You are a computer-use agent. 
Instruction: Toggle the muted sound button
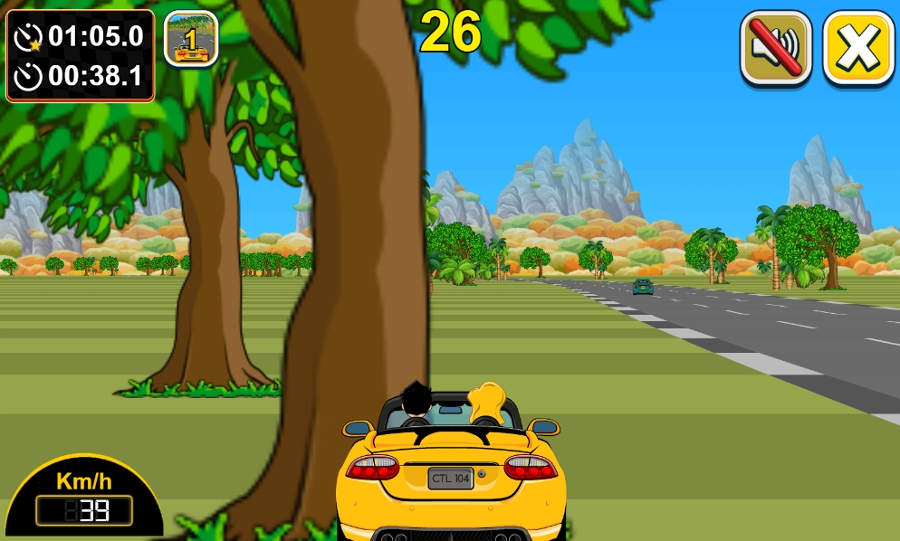[775, 48]
